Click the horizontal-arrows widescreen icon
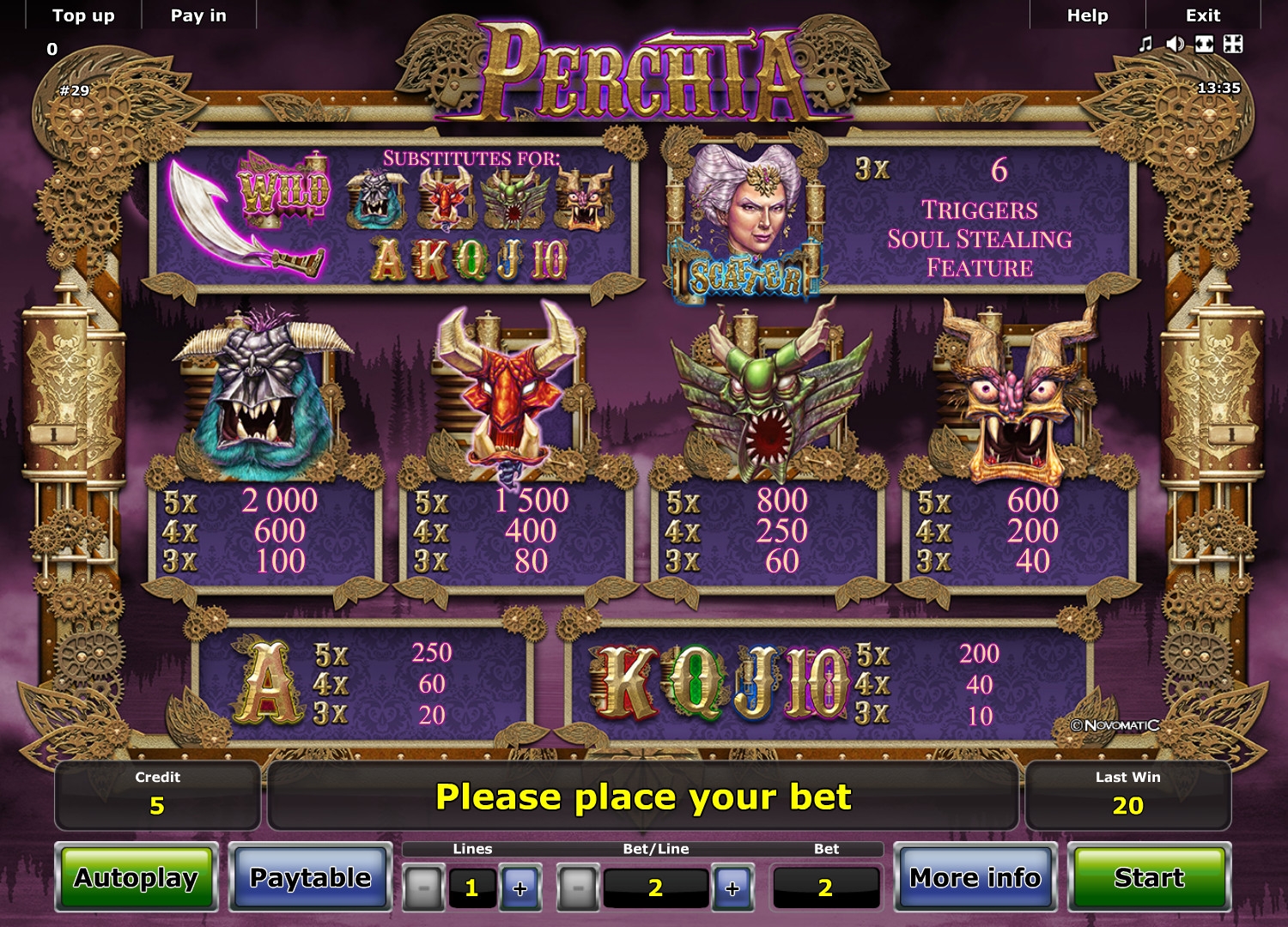Screen dimensions: 1288x927 tap(1204, 44)
